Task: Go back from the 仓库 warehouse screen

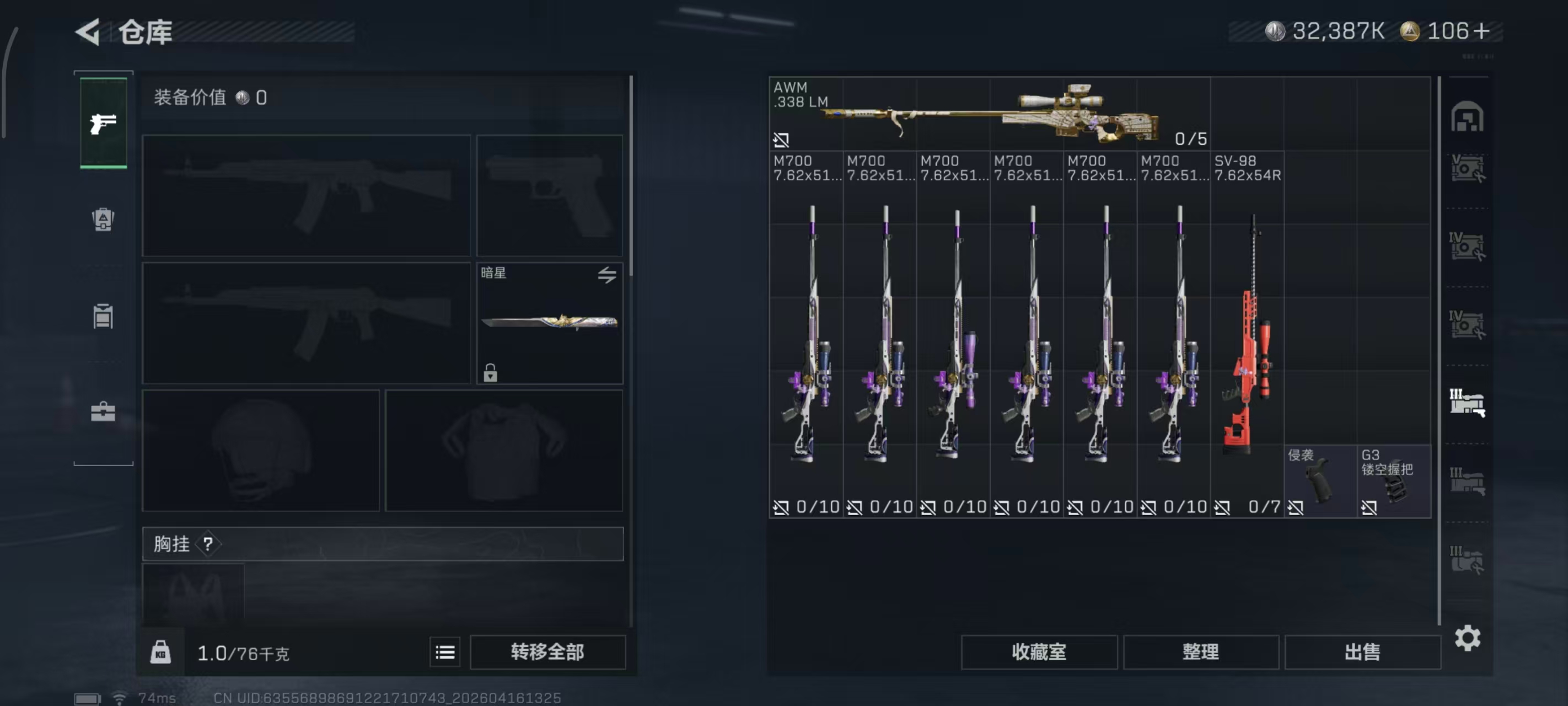Action: coord(88,31)
